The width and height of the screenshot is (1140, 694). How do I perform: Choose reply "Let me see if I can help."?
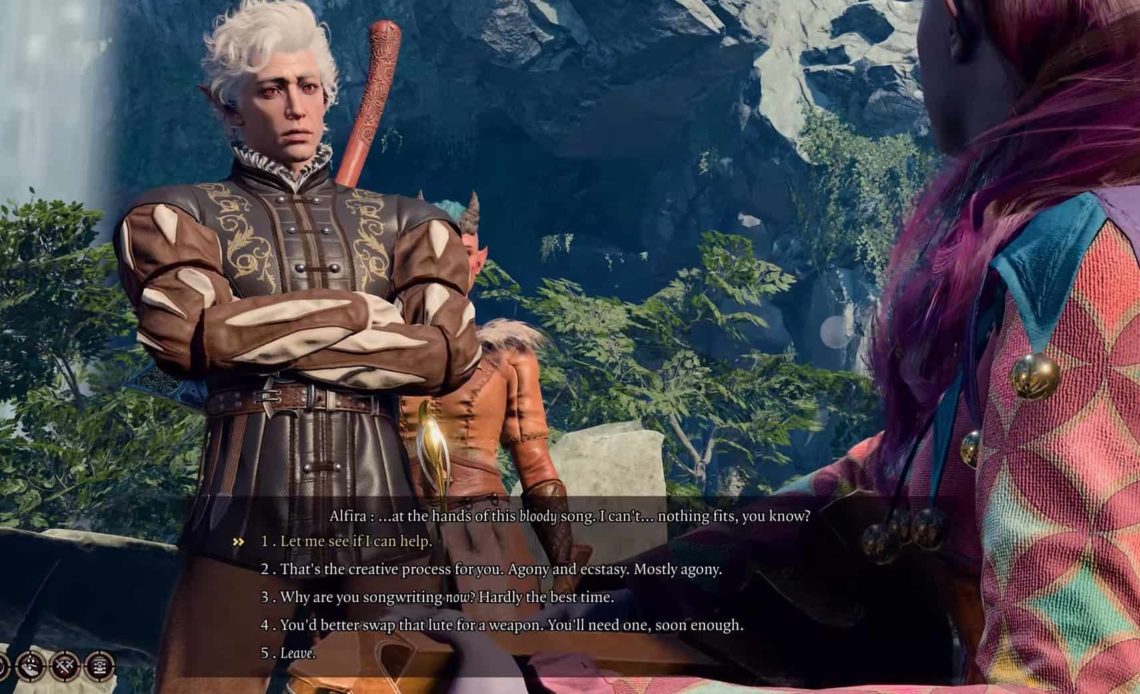[x=356, y=541]
